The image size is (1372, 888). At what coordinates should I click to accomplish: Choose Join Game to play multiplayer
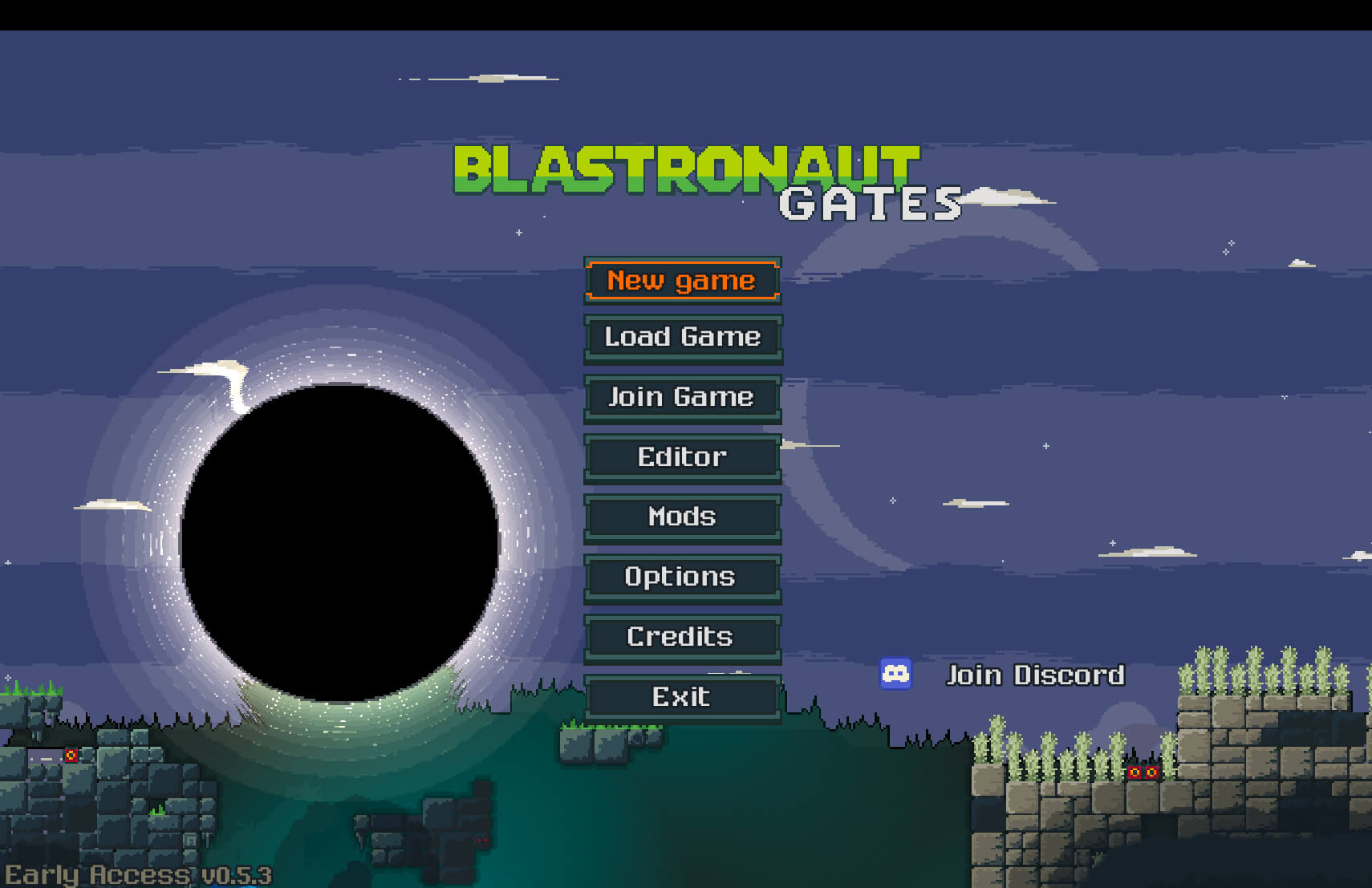(682, 397)
